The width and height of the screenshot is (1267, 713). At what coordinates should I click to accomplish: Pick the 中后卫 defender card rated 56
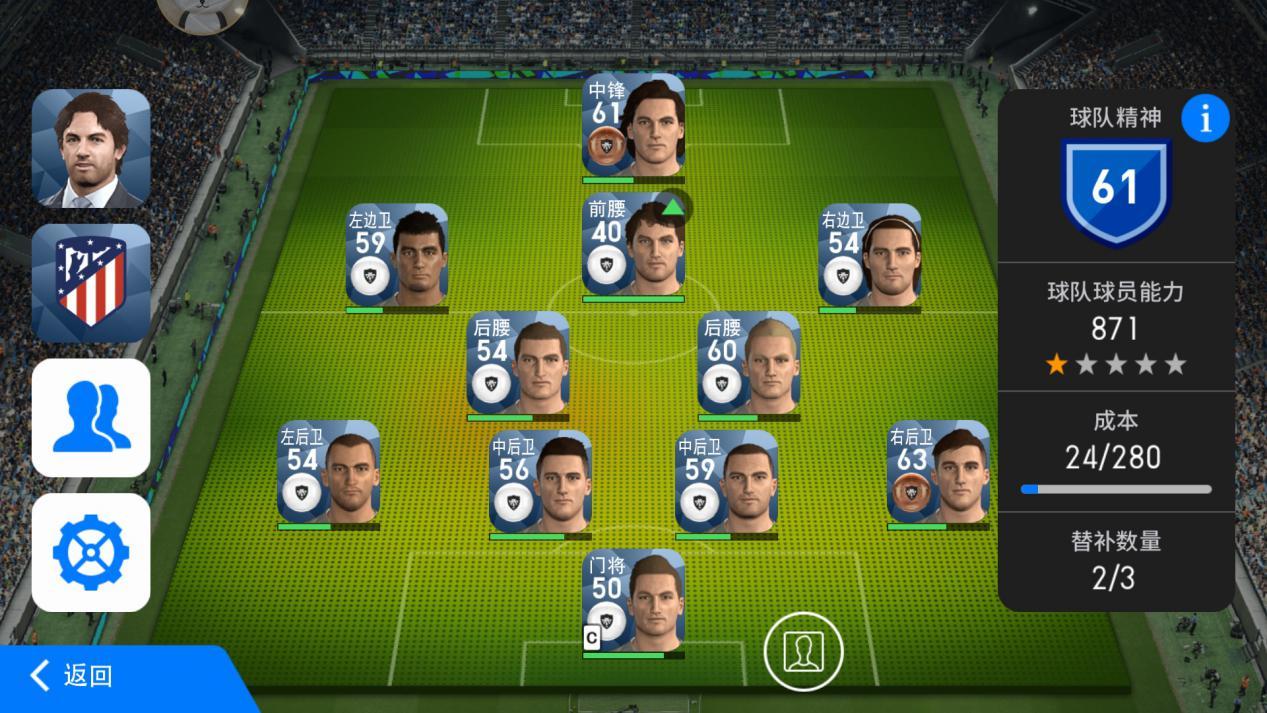point(540,483)
